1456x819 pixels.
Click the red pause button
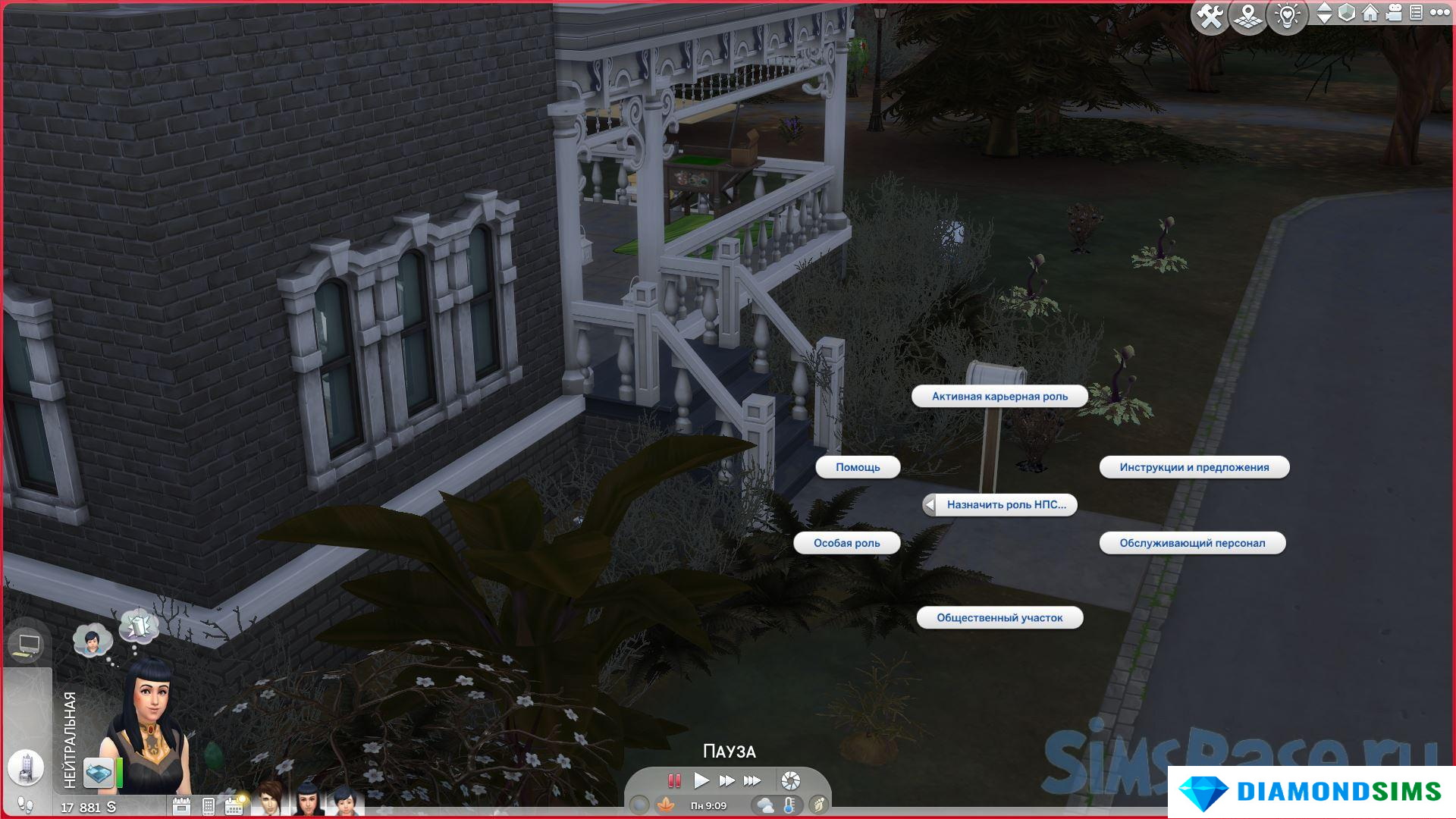pyautogui.click(x=673, y=780)
